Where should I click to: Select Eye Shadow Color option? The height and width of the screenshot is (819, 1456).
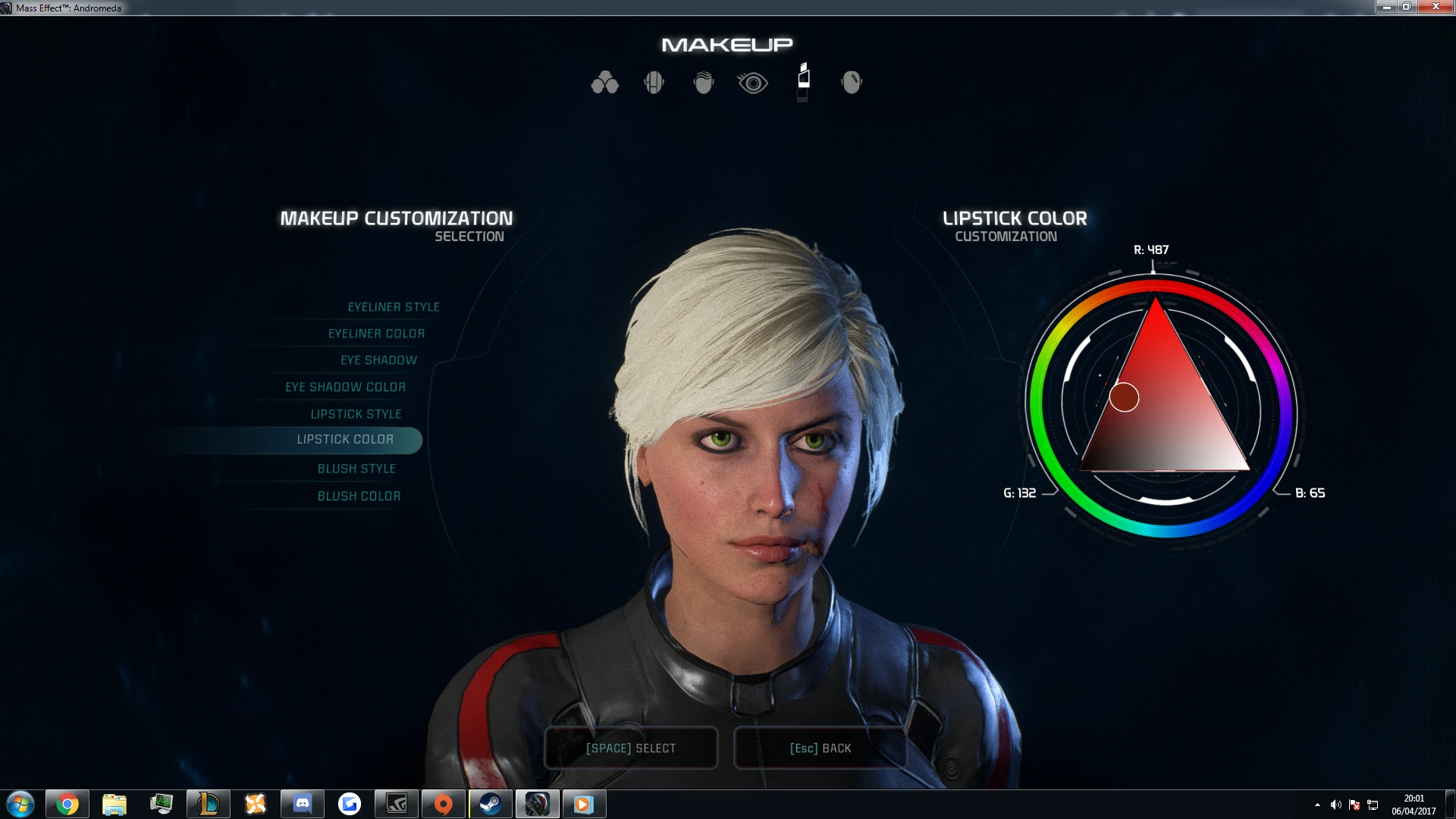[345, 387]
